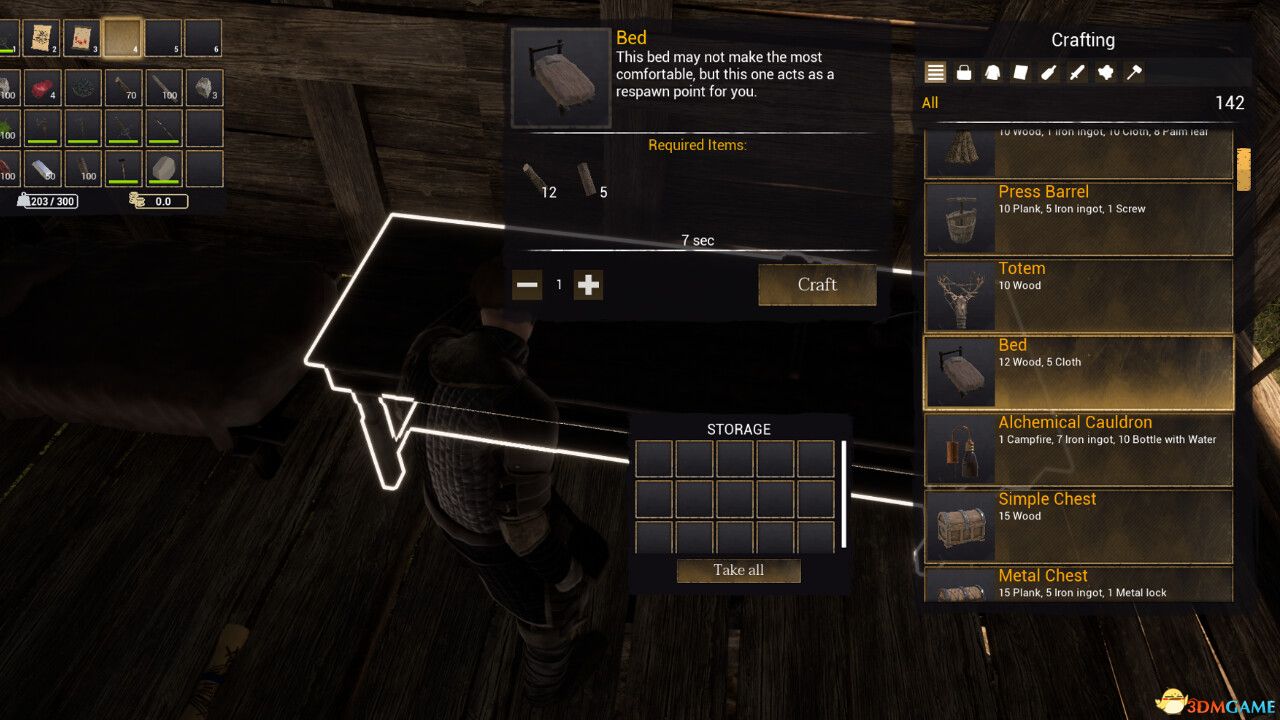The image size is (1280, 720).
Task: Filter recipes by the shirt clothing tab
Action: [992, 72]
